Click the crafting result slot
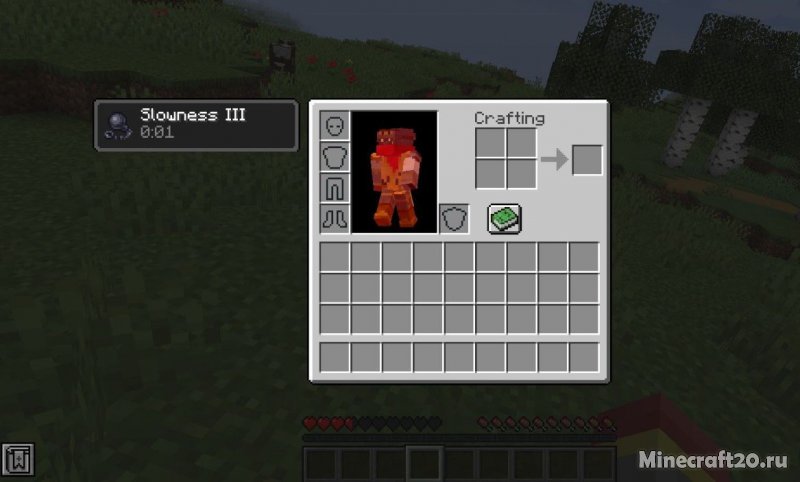This screenshot has width=800, height=482. (x=587, y=160)
